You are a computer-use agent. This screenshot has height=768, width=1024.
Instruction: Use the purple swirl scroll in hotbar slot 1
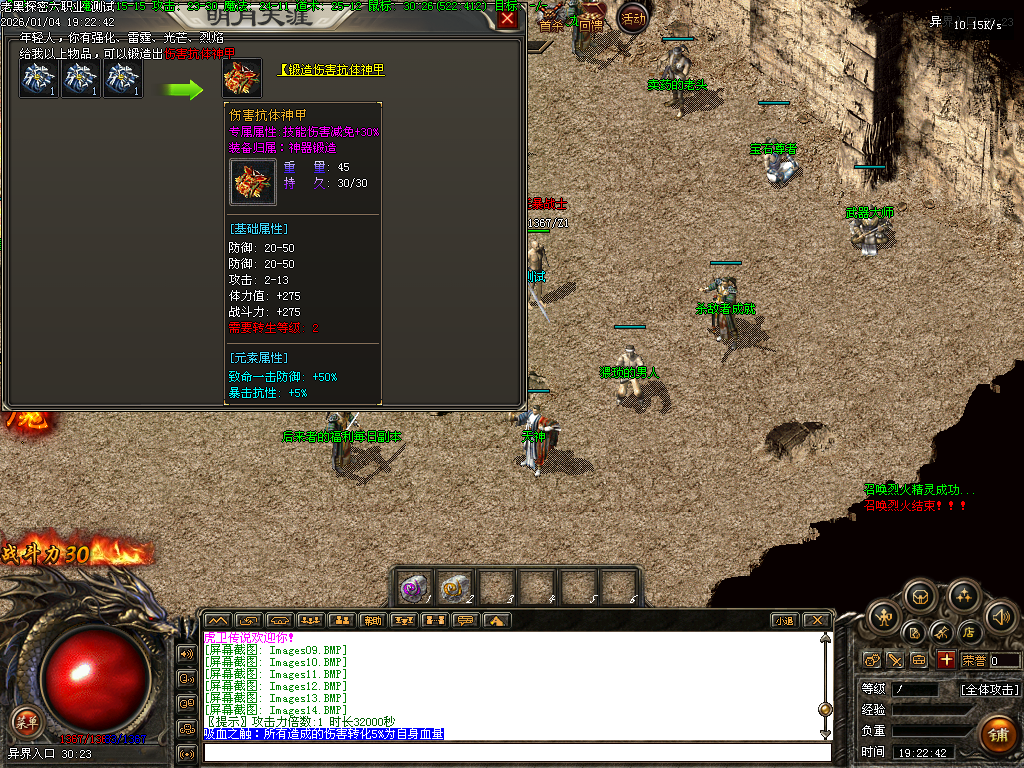click(x=412, y=586)
